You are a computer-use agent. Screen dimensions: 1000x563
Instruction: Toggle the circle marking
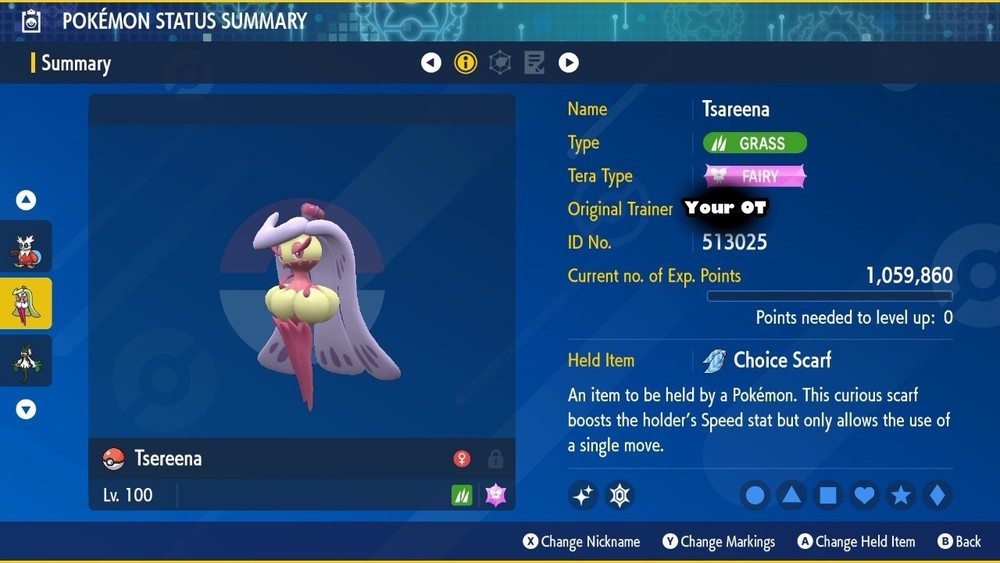(756, 495)
